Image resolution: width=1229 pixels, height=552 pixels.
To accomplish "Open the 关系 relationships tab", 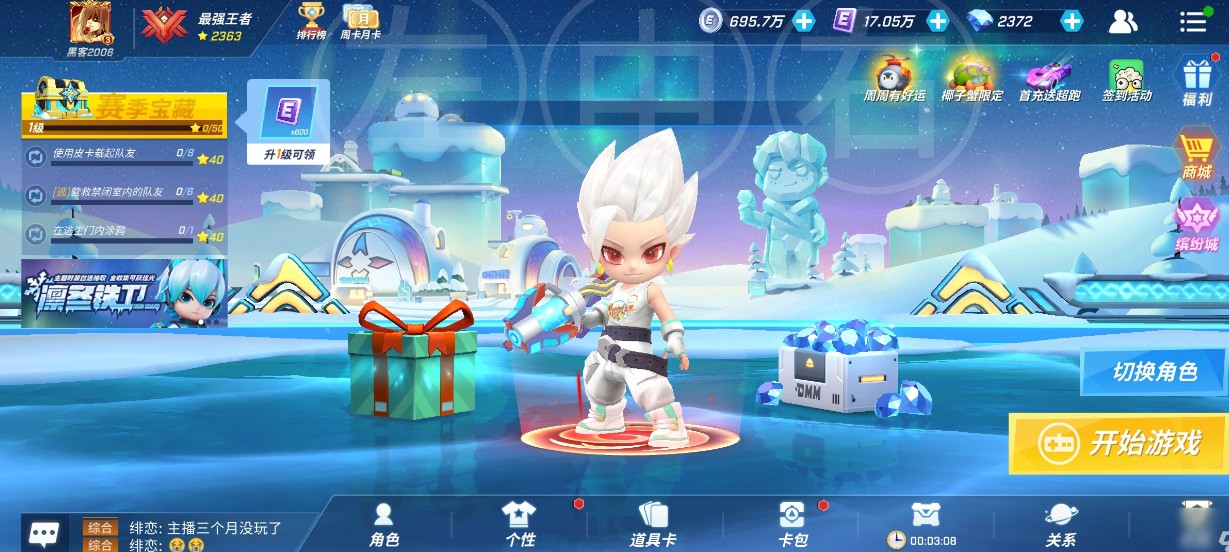I will point(1060,524).
